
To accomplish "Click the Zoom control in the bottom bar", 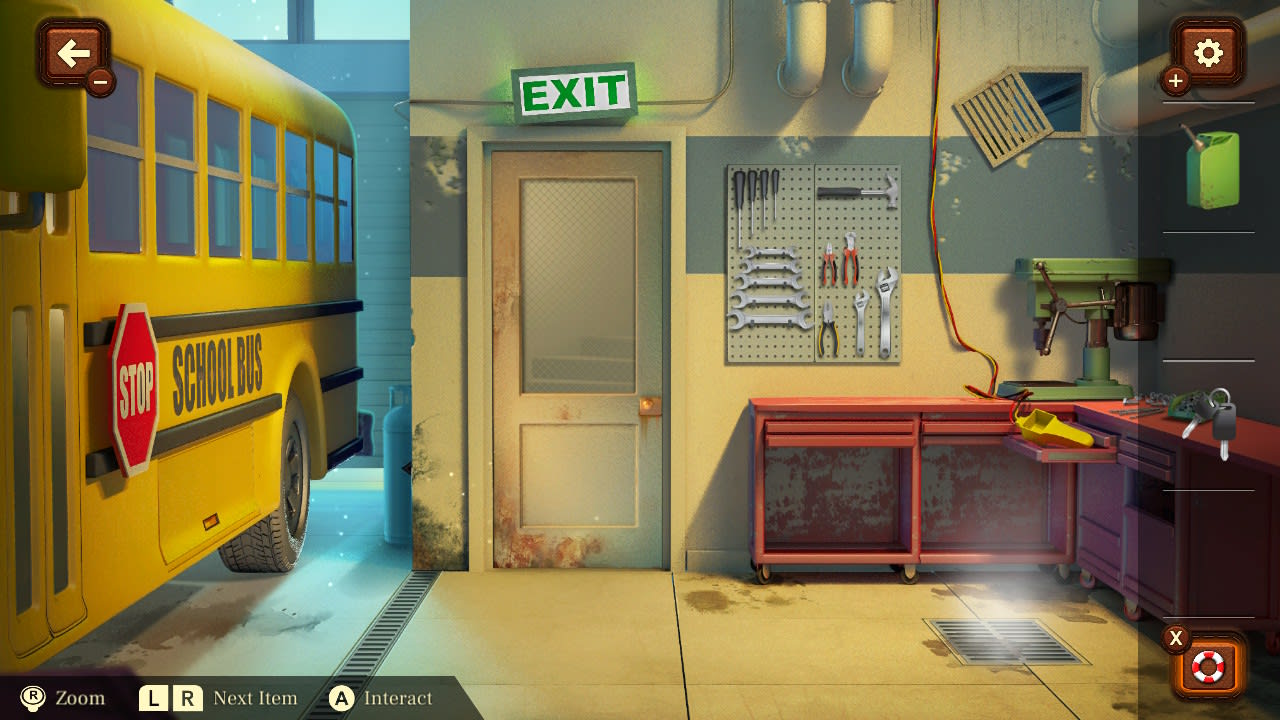I will tap(60, 698).
